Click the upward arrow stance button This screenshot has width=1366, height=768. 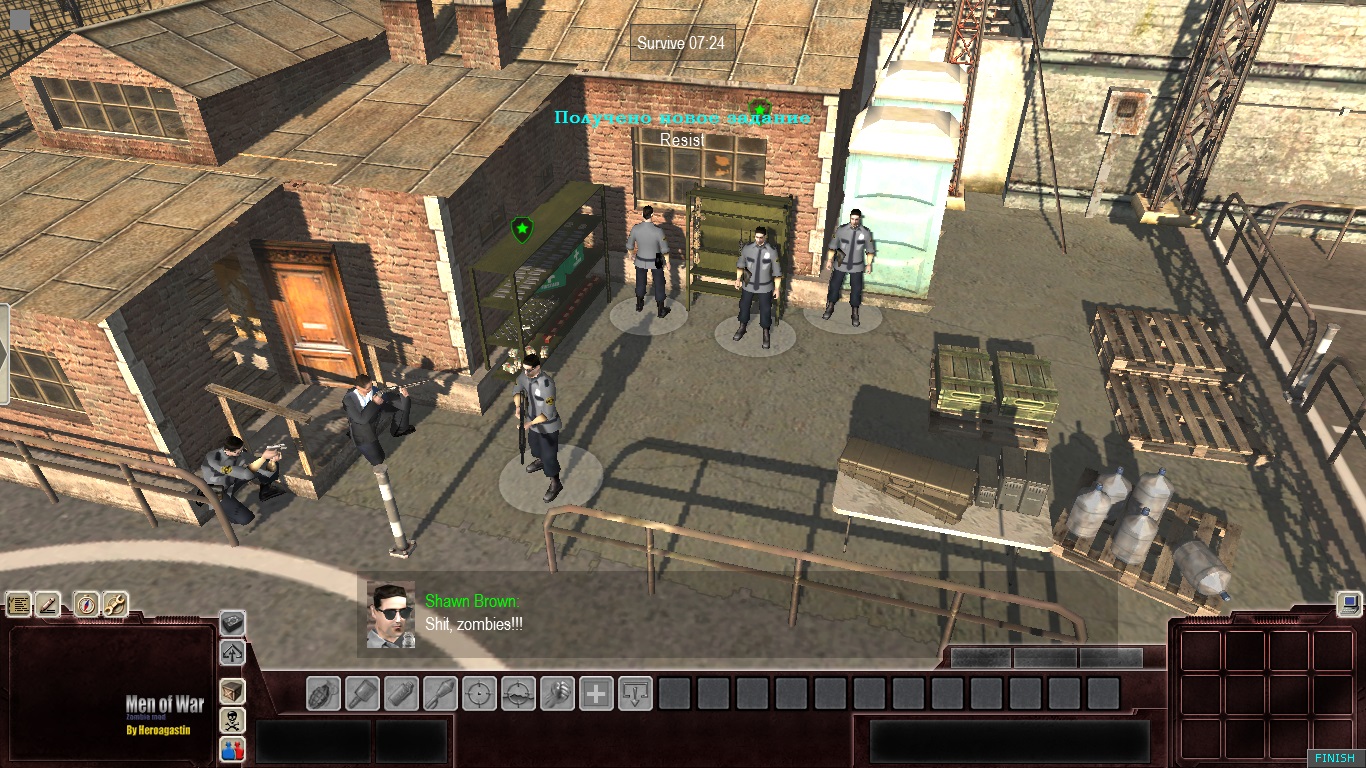click(232, 653)
